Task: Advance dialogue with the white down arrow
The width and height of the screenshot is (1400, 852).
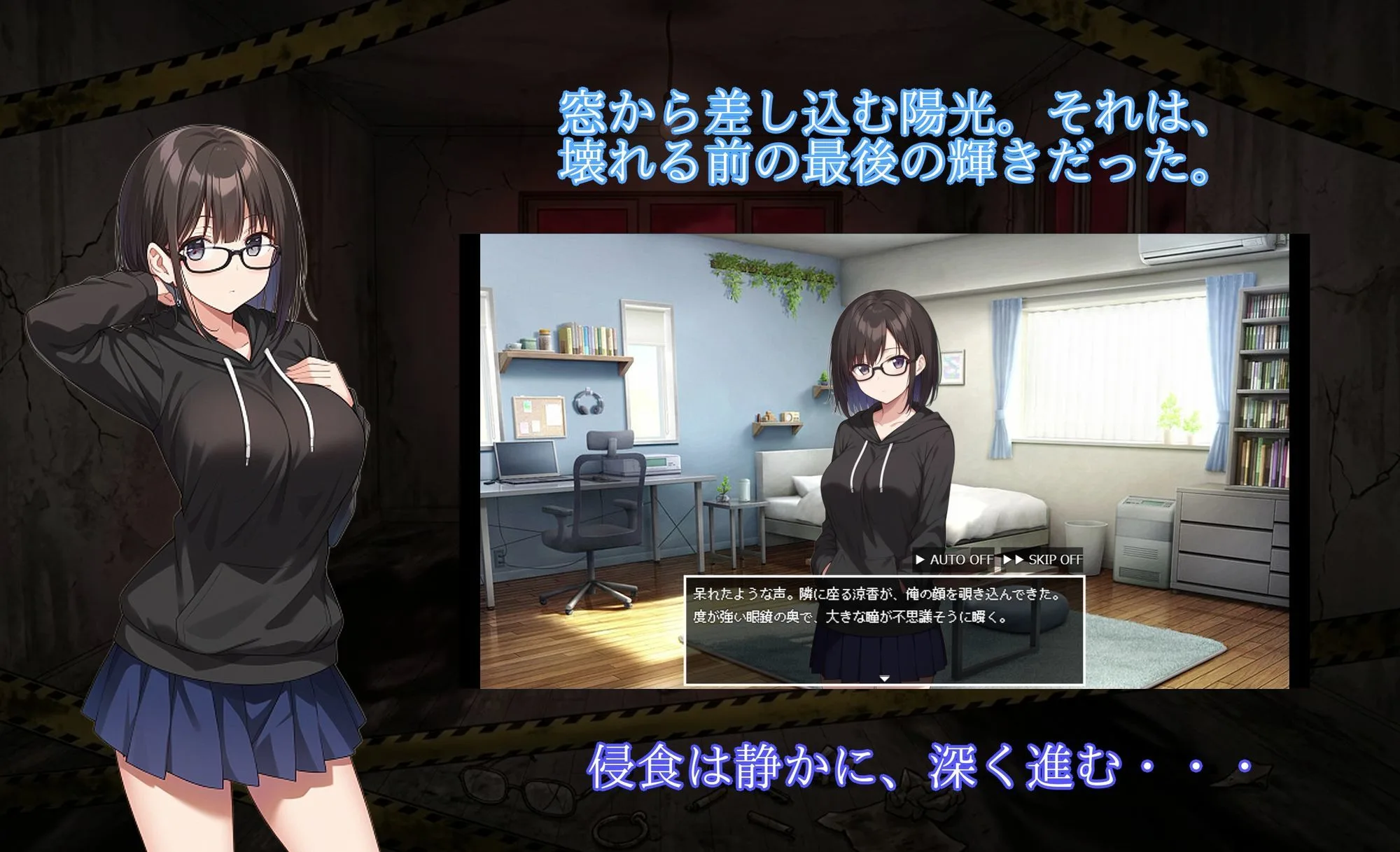Action: pos(884,678)
